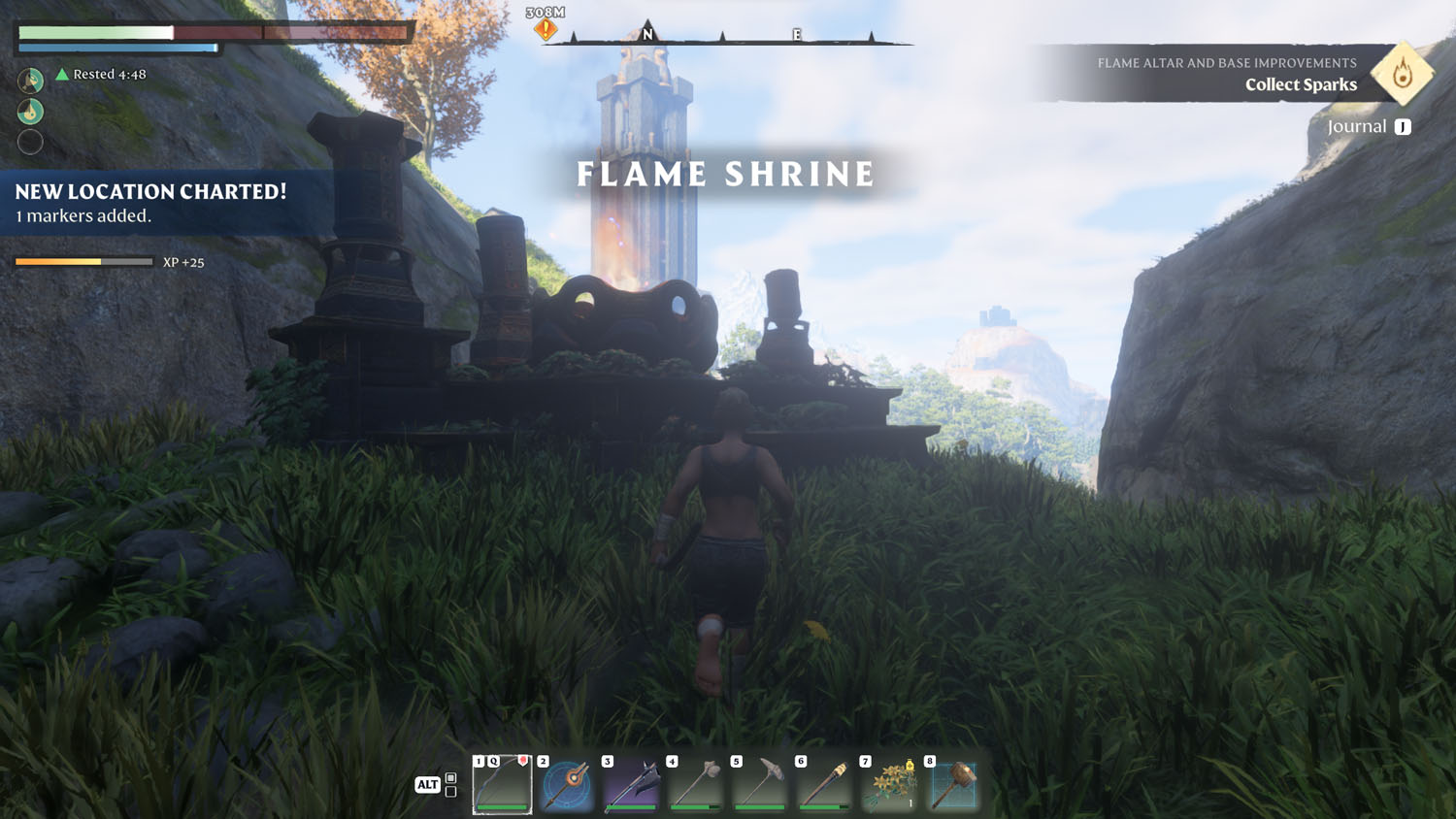Click the Collect Sparks quest entry
The width and height of the screenshot is (1456, 819).
coord(1301,84)
